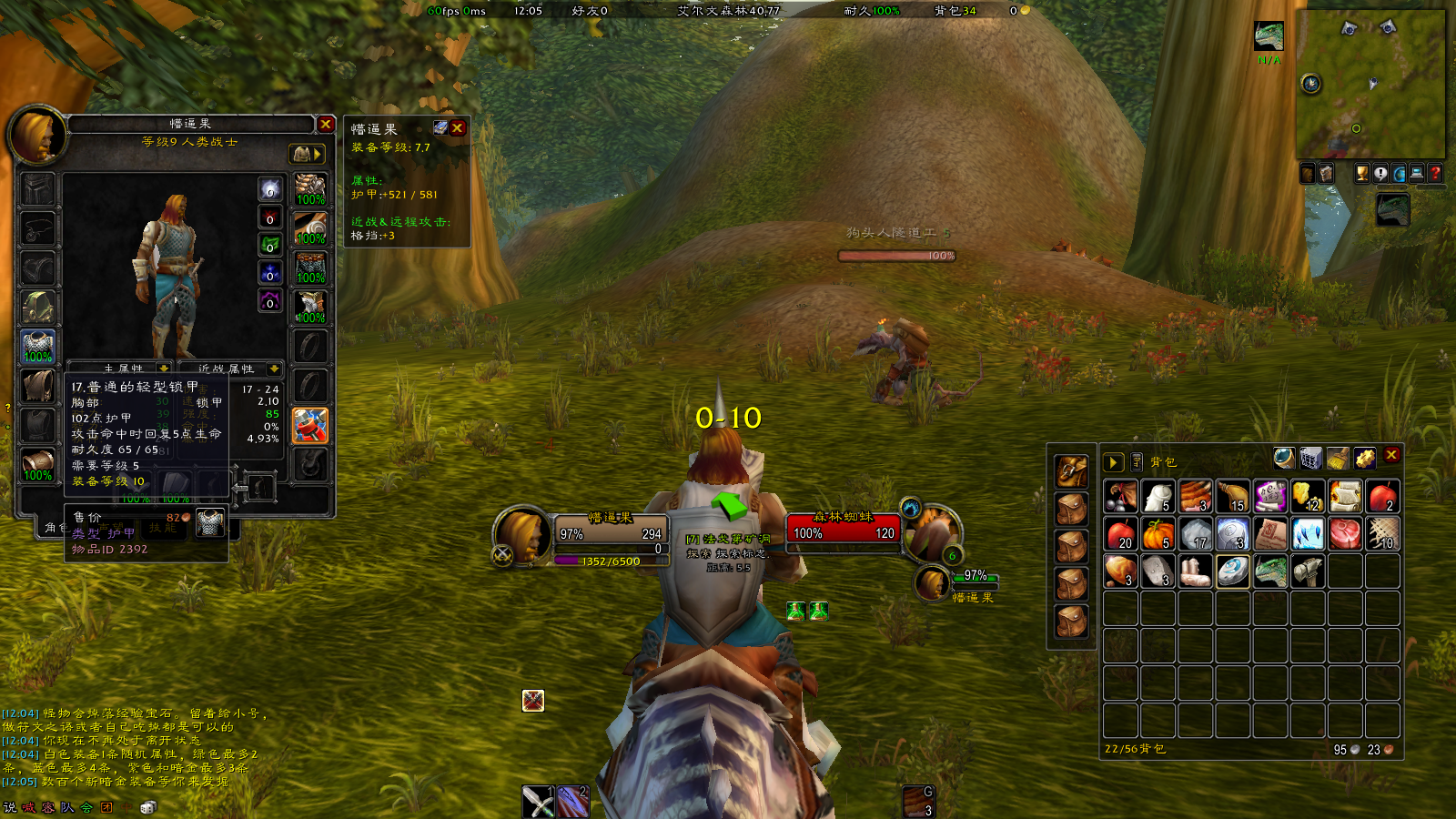Open the 主属性 stats dropdown
The width and height of the screenshot is (1456, 819).
tap(164, 369)
